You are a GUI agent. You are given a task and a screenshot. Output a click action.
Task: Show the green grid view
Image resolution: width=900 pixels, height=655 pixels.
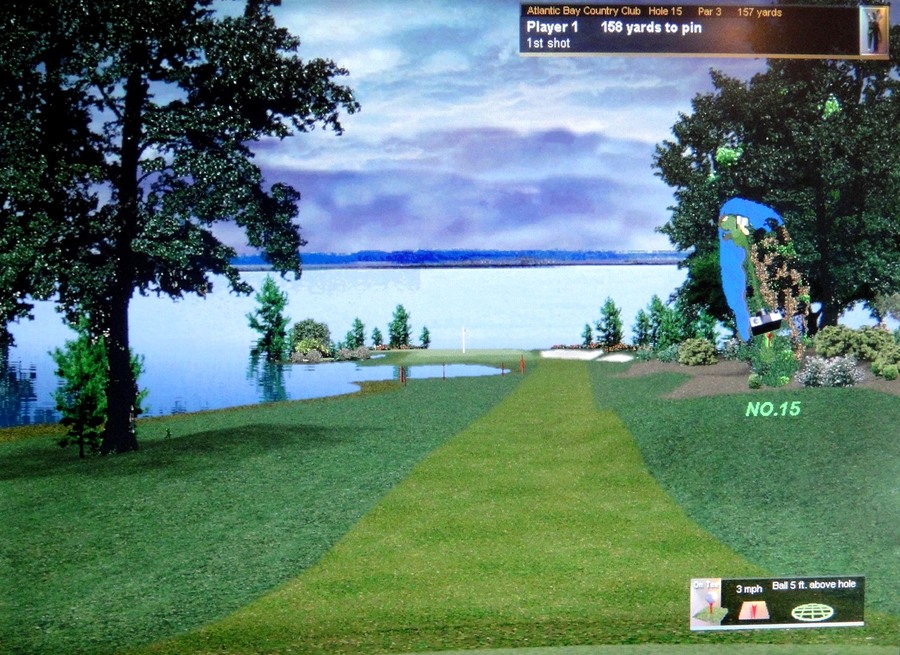pos(811,611)
